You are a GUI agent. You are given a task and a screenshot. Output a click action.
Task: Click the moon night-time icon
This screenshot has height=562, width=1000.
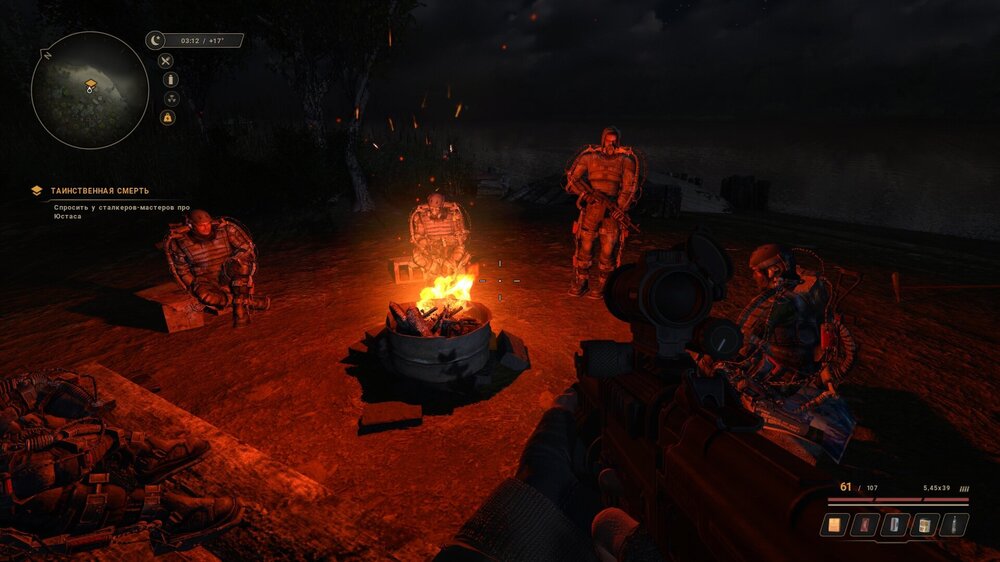(155, 41)
